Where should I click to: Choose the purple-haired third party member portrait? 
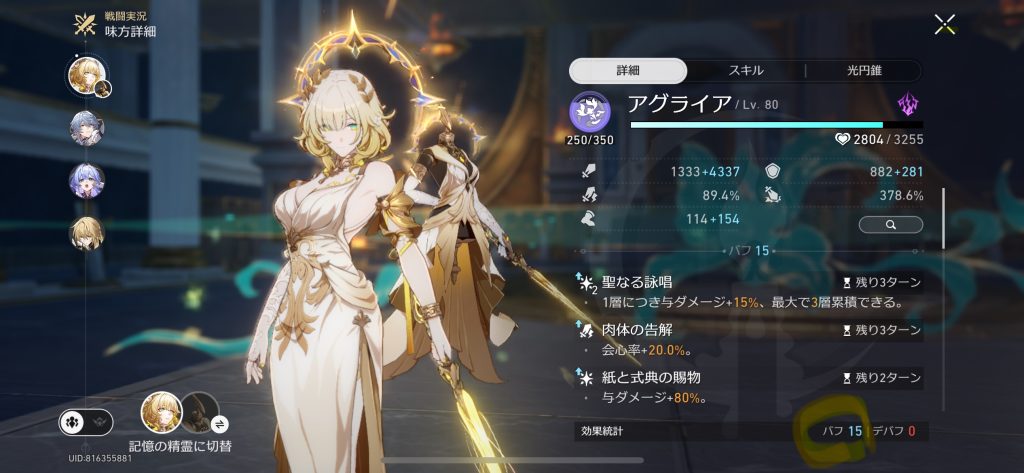click(x=87, y=180)
